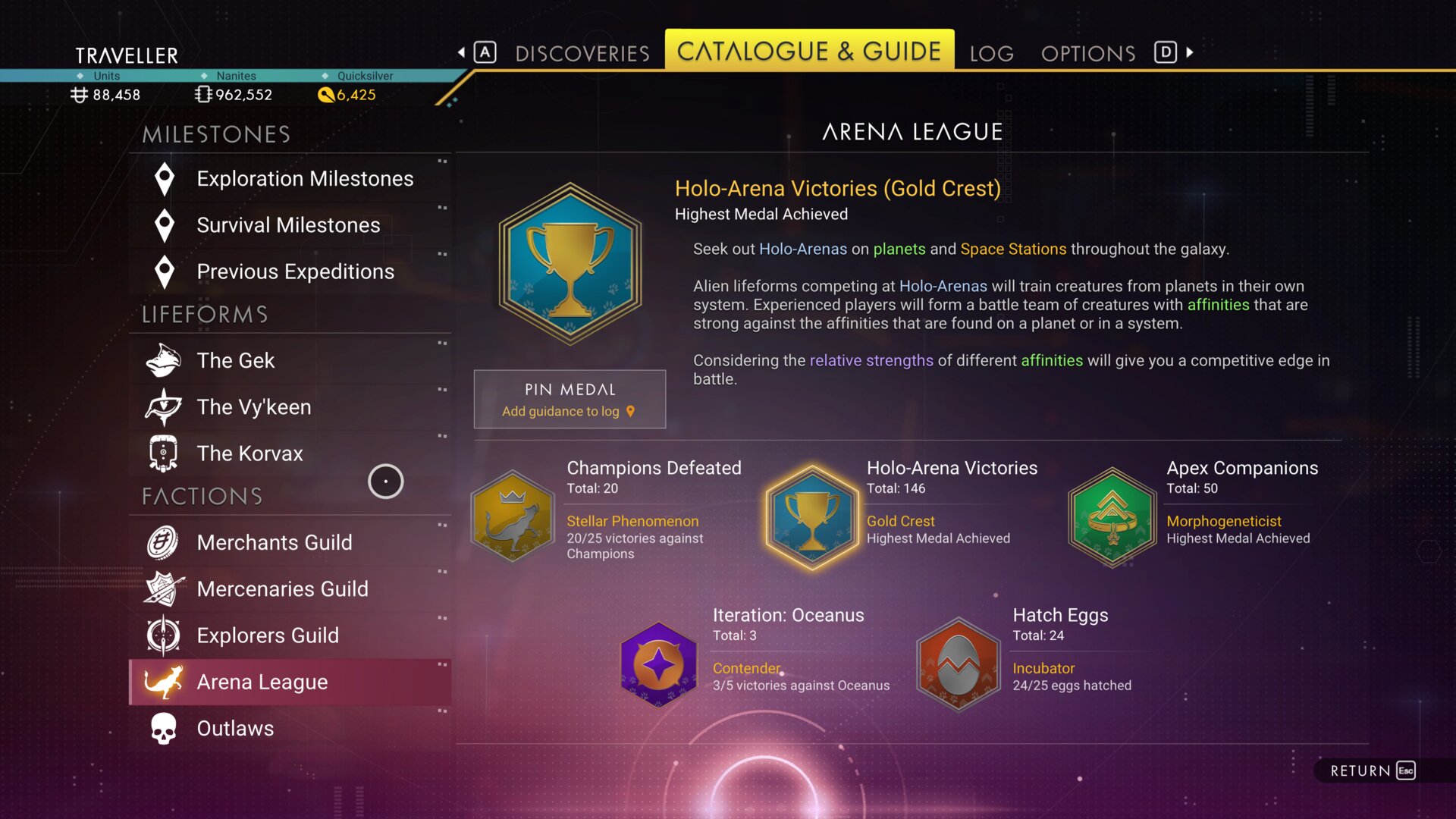The width and height of the screenshot is (1456, 819).
Task: Choose The Gek lifeform entry
Action: (236, 360)
